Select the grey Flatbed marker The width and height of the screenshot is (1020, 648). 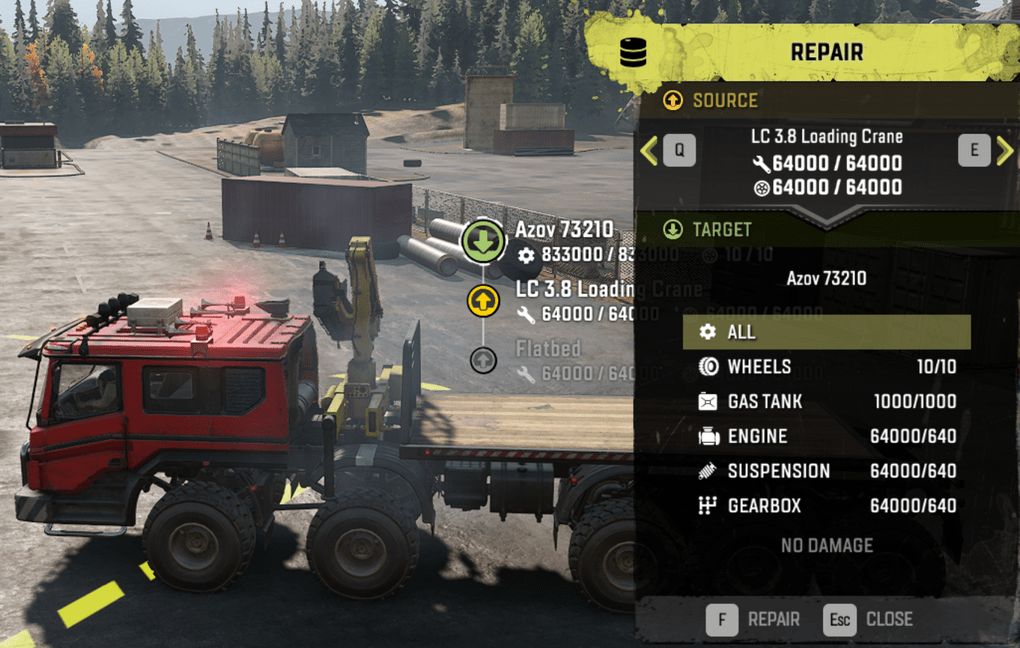[x=483, y=360]
